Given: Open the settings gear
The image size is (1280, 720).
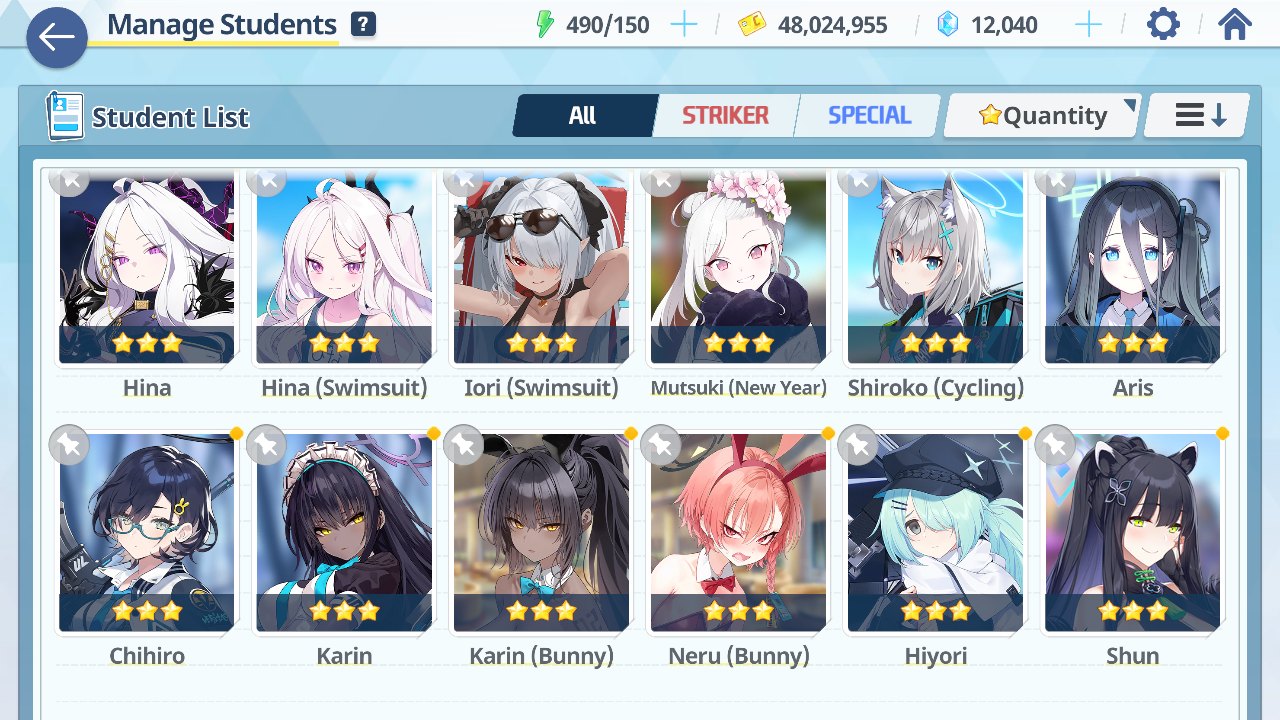Looking at the screenshot, I should pos(1163,25).
